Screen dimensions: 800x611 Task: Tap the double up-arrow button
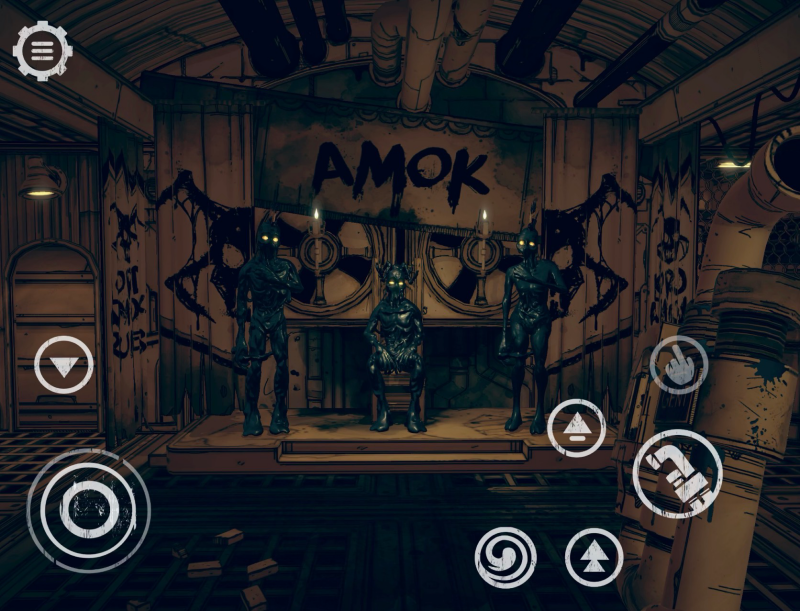point(593,557)
